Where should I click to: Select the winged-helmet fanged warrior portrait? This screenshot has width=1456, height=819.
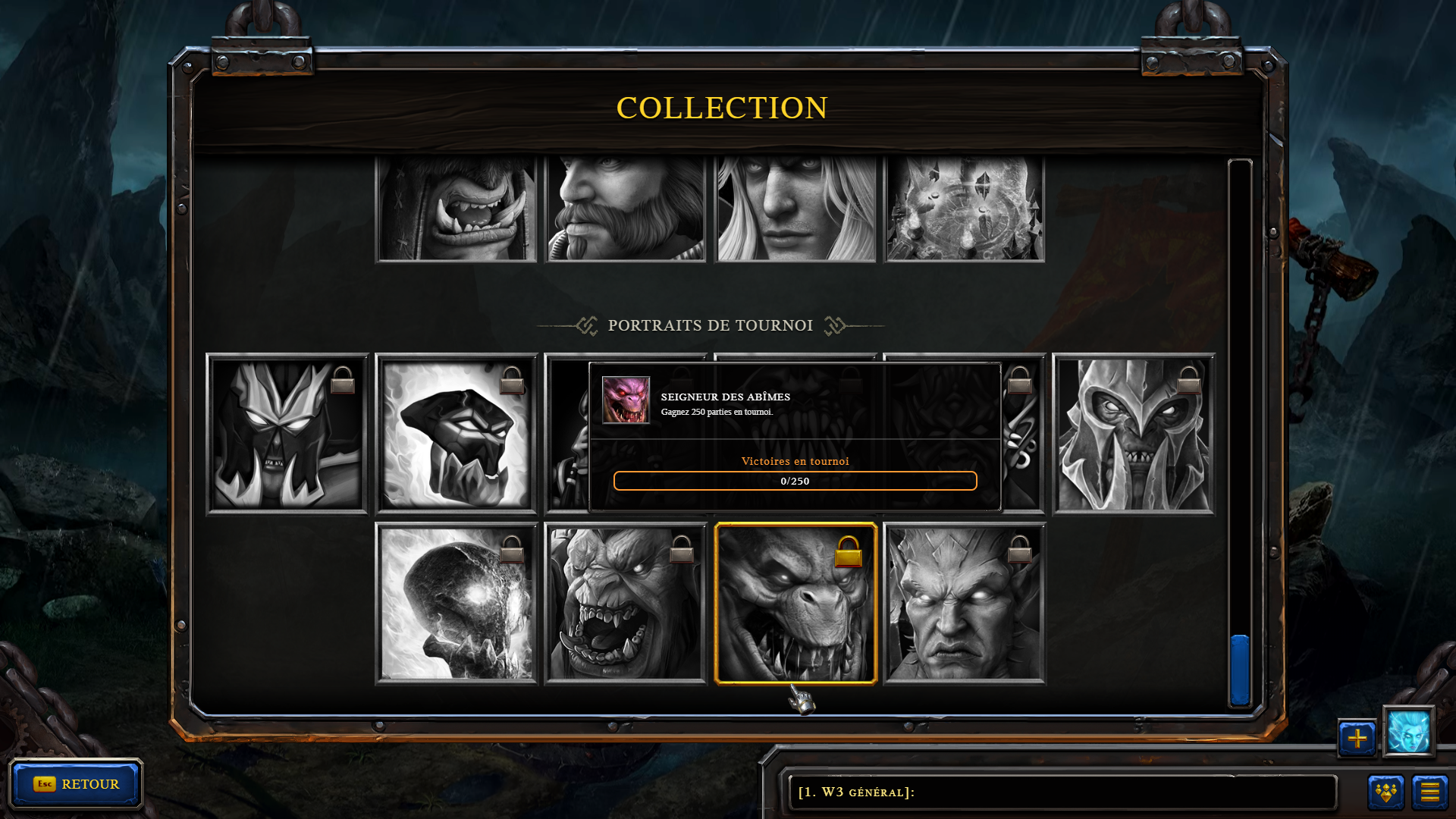coord(1134,434)
